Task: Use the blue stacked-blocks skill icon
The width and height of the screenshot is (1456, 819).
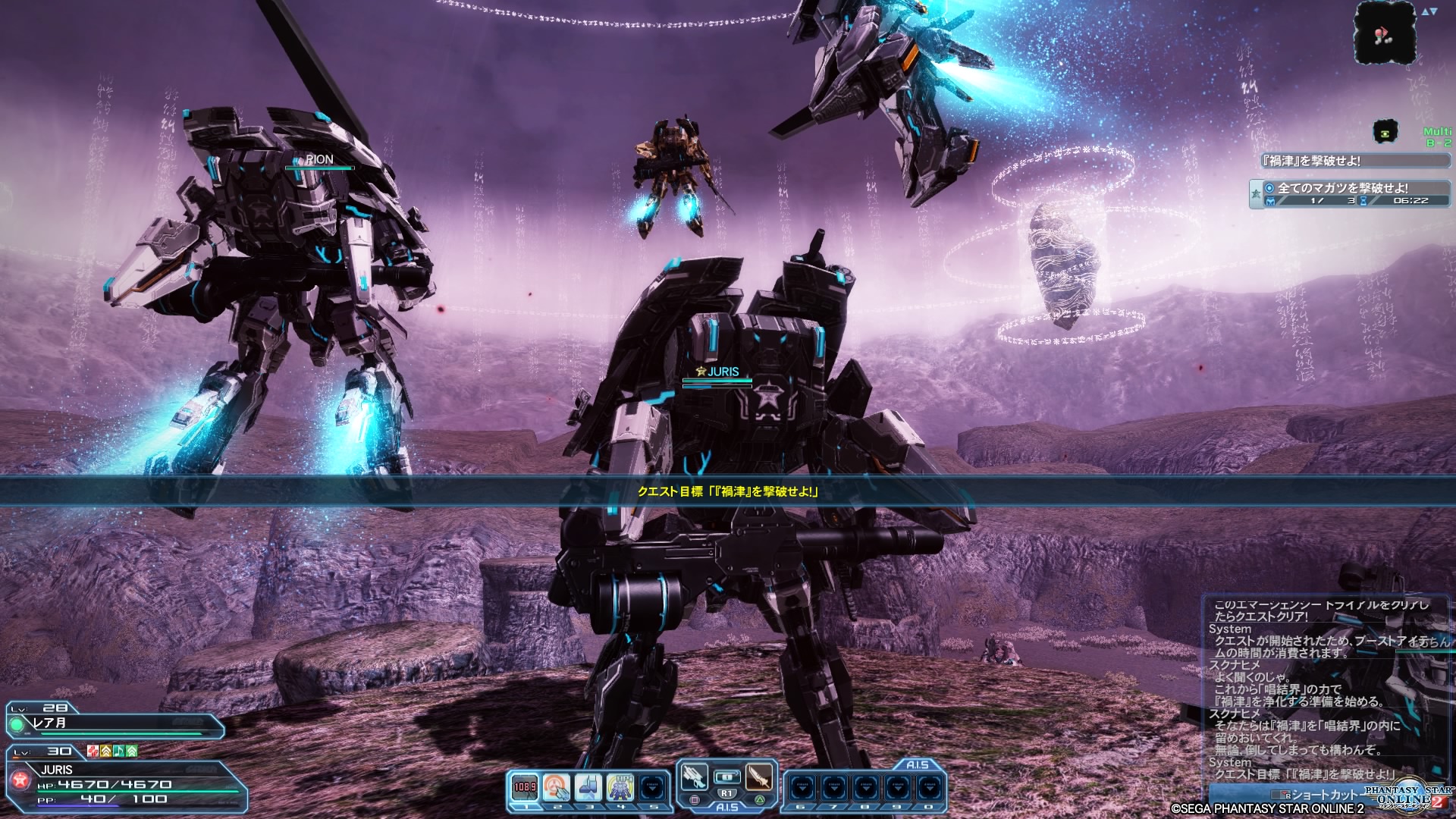Action: coord(588,787)
